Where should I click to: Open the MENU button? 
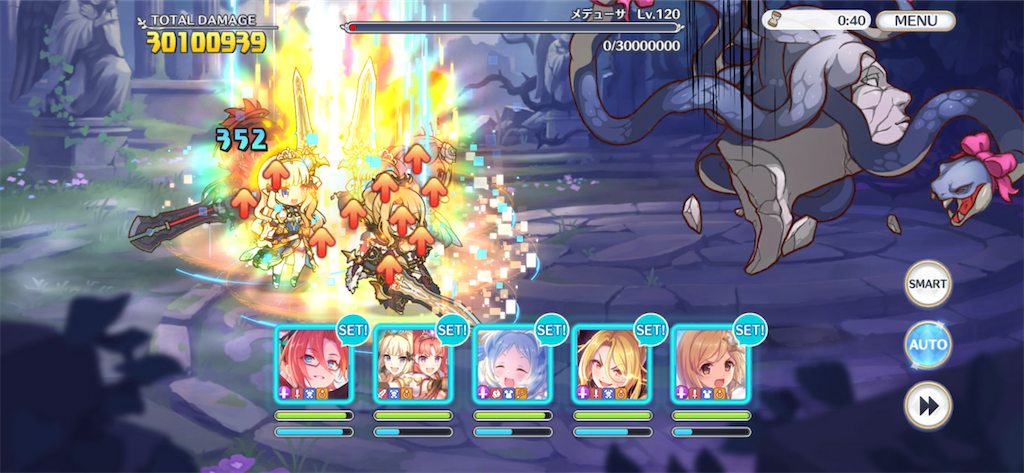915,20
